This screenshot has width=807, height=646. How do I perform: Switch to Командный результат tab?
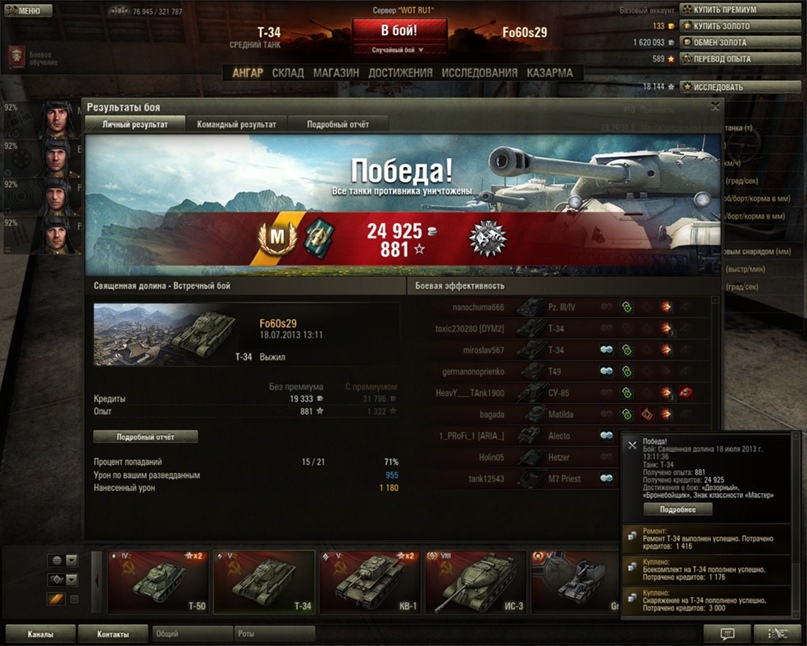237,124
